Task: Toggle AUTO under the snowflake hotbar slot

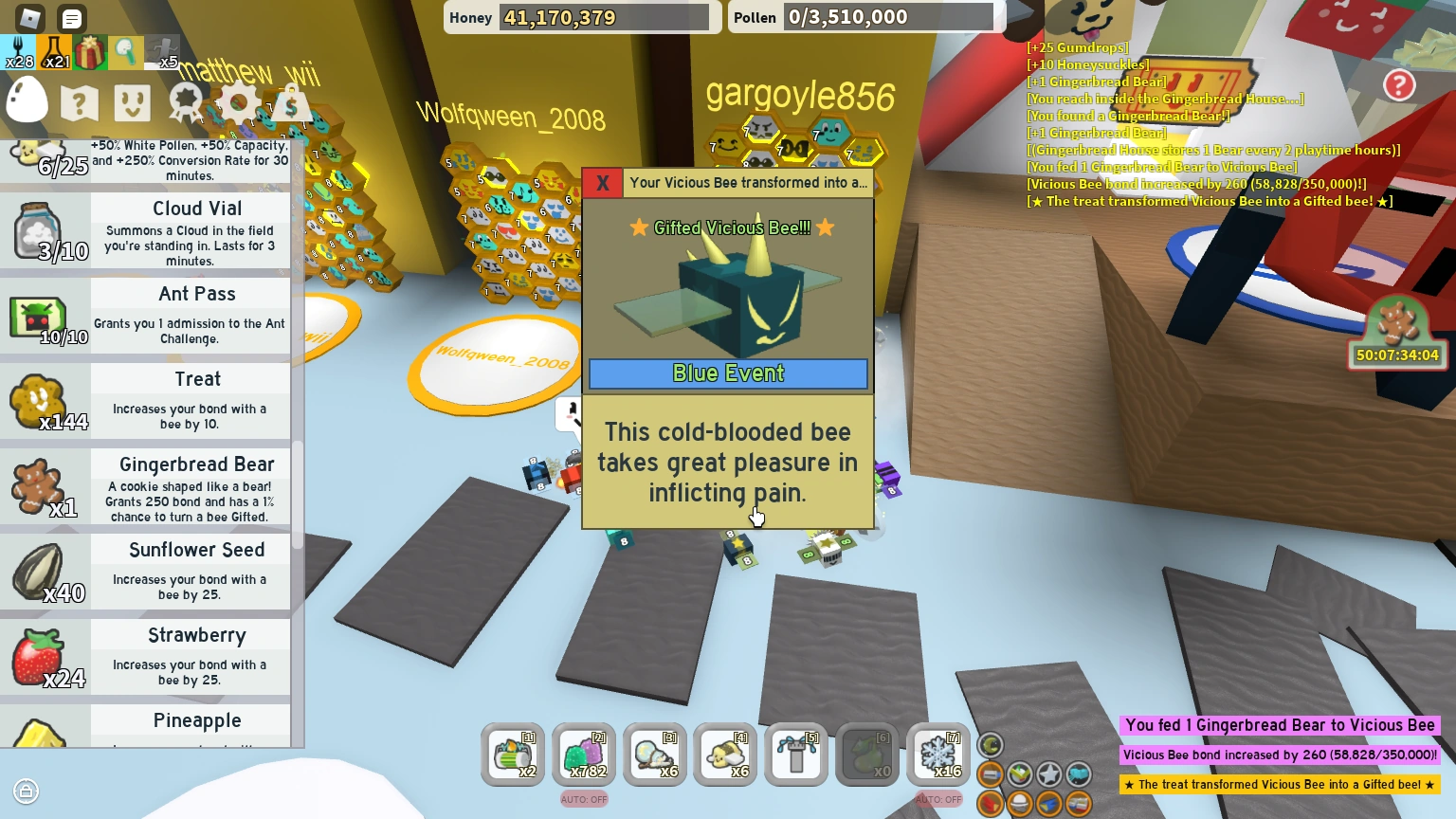Action: 937,799
